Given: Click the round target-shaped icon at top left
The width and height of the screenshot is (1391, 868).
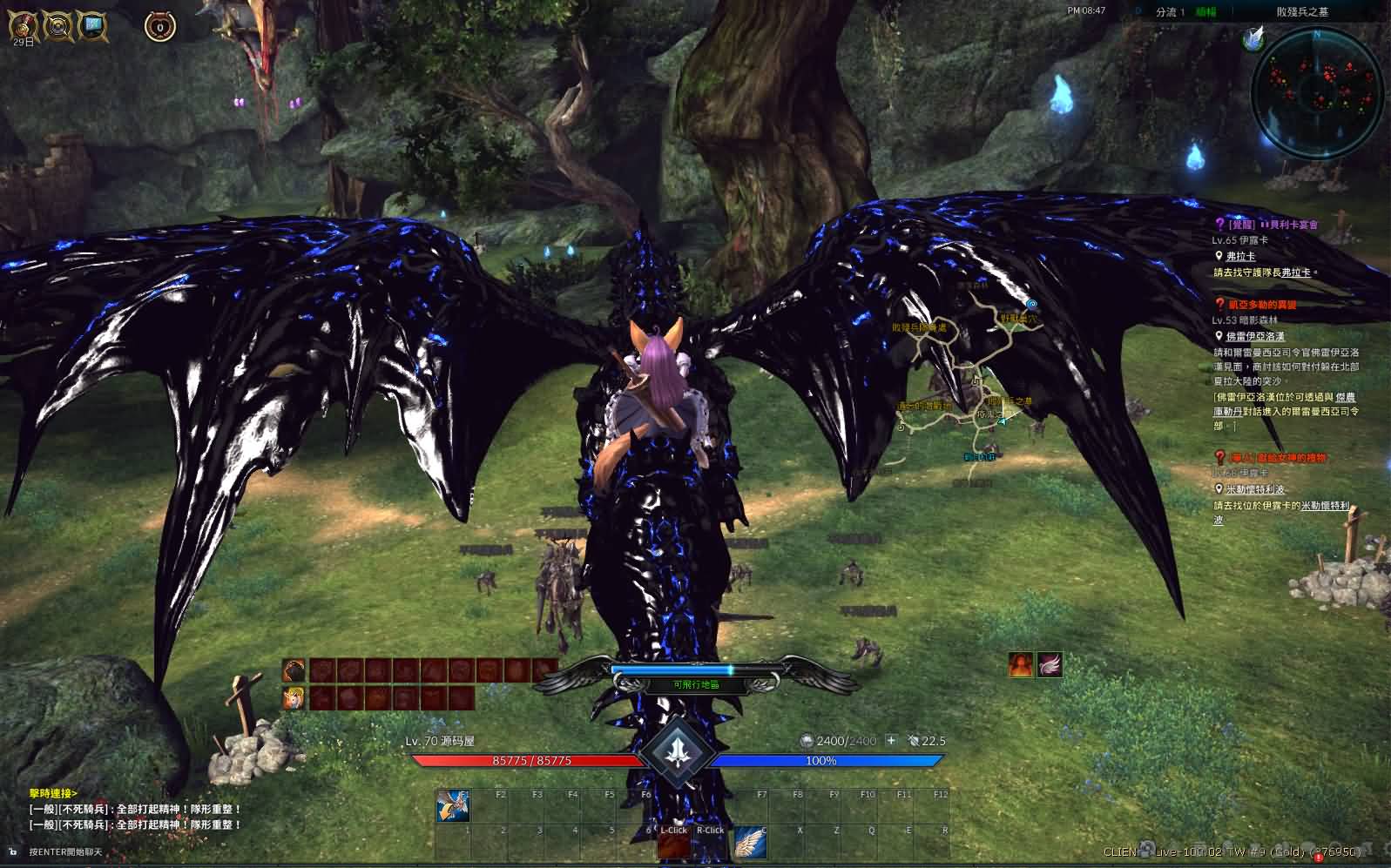Looking at the screenshot, I should 58,26.
